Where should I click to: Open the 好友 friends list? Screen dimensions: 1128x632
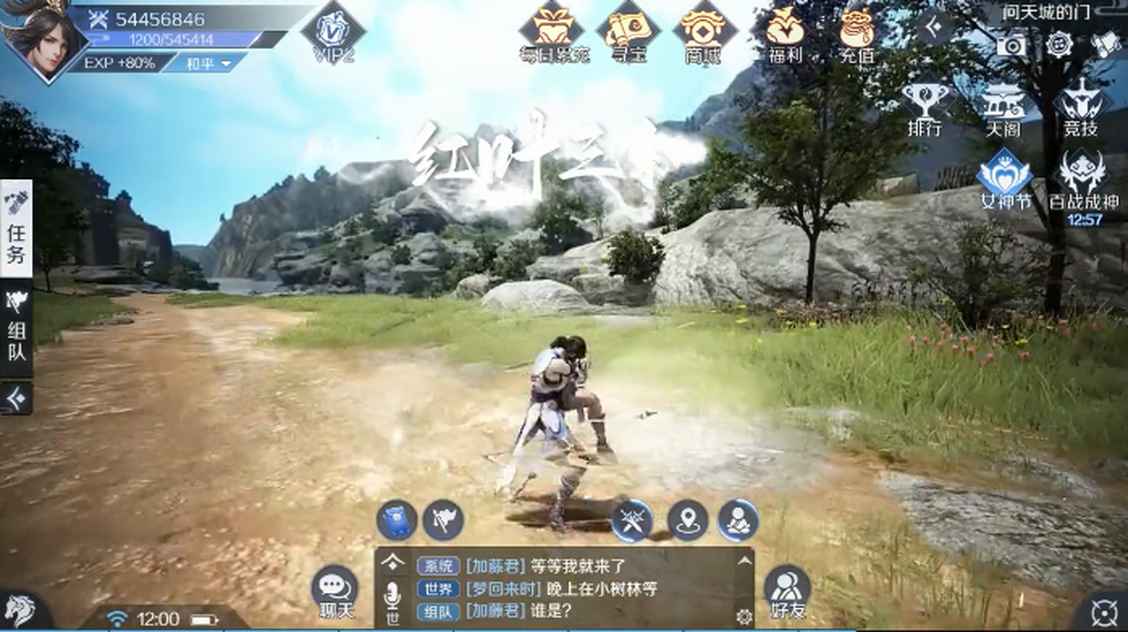click(787, 590)
